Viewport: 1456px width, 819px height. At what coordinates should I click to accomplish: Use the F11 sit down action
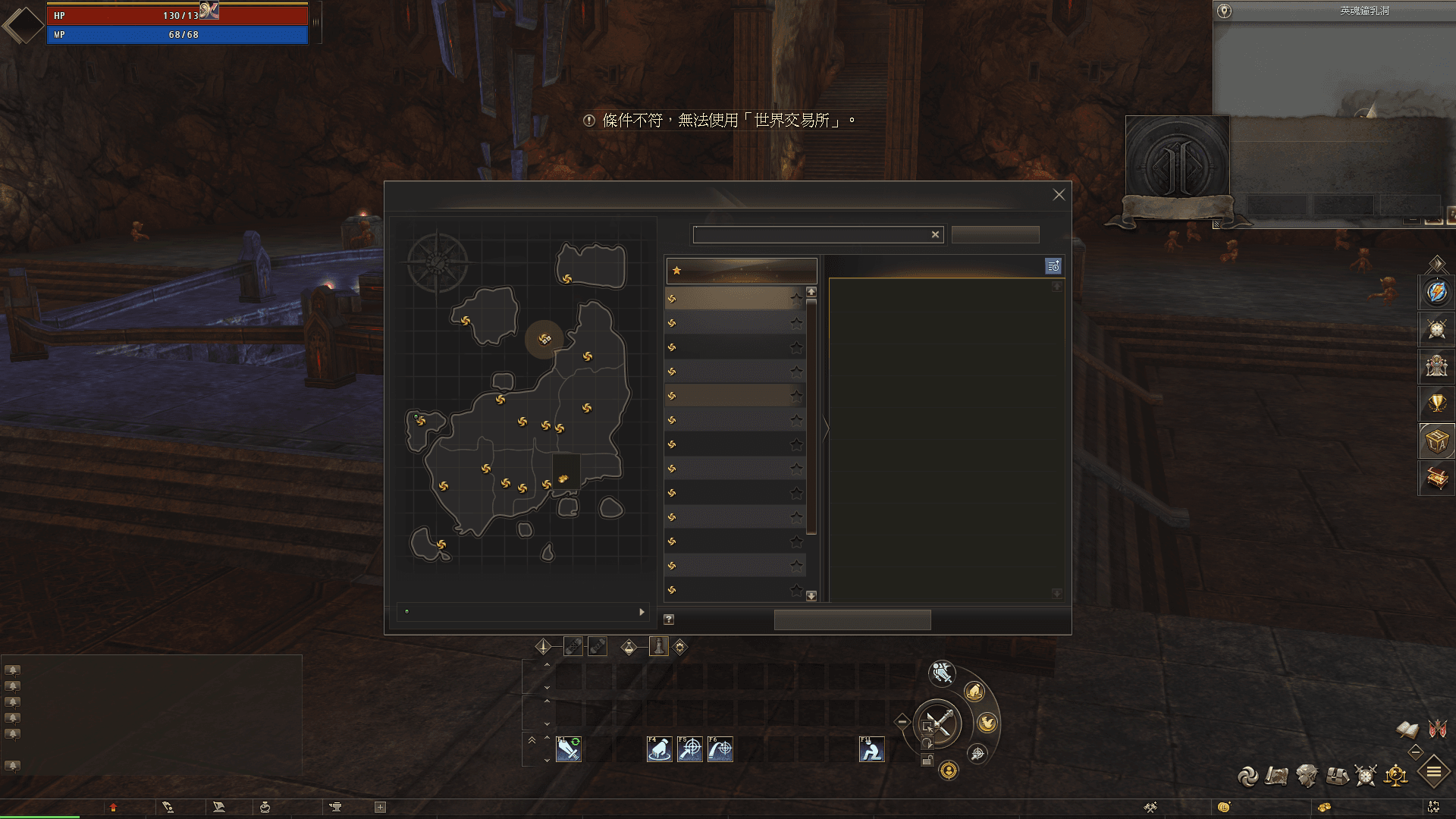coord(871,749)
